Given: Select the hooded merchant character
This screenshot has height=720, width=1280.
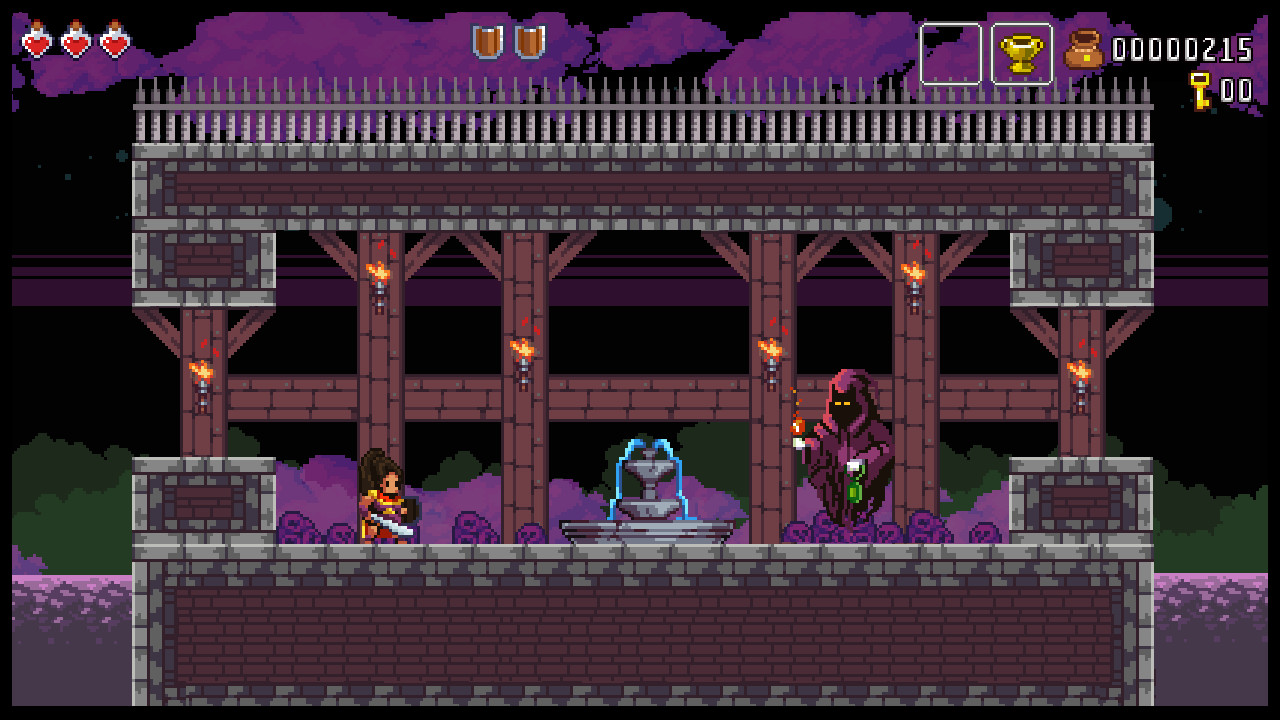Looking at the screenshot, I should tap(845, 440).
